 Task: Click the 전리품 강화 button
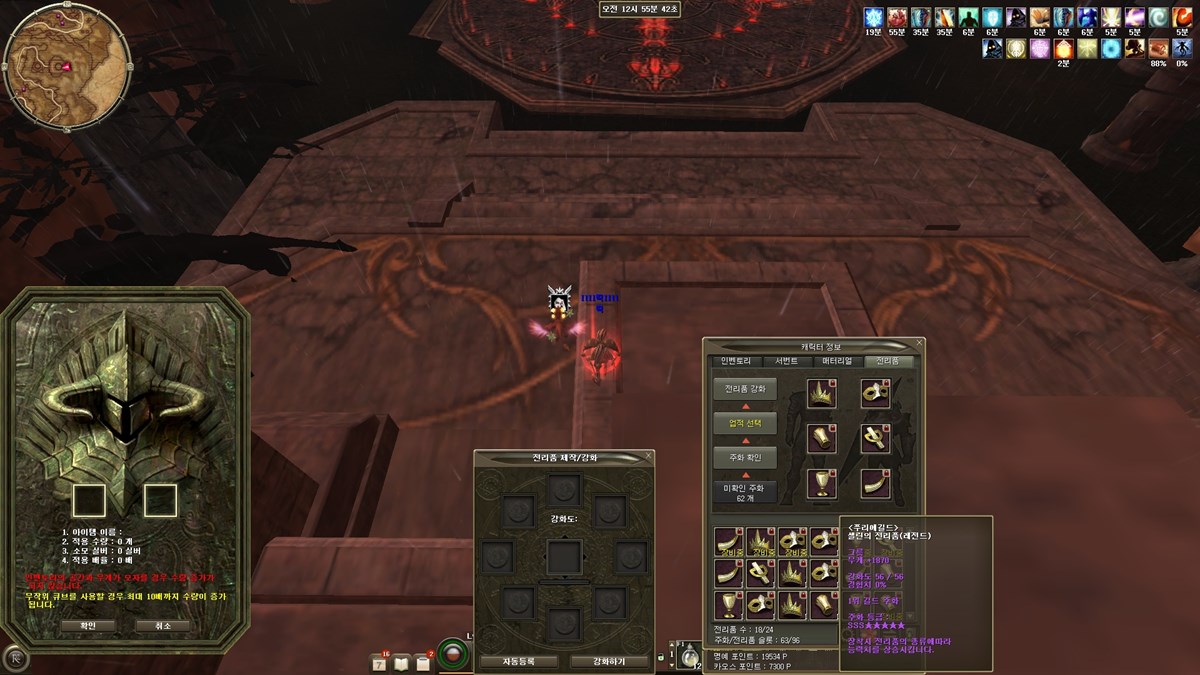coord(744,388)
